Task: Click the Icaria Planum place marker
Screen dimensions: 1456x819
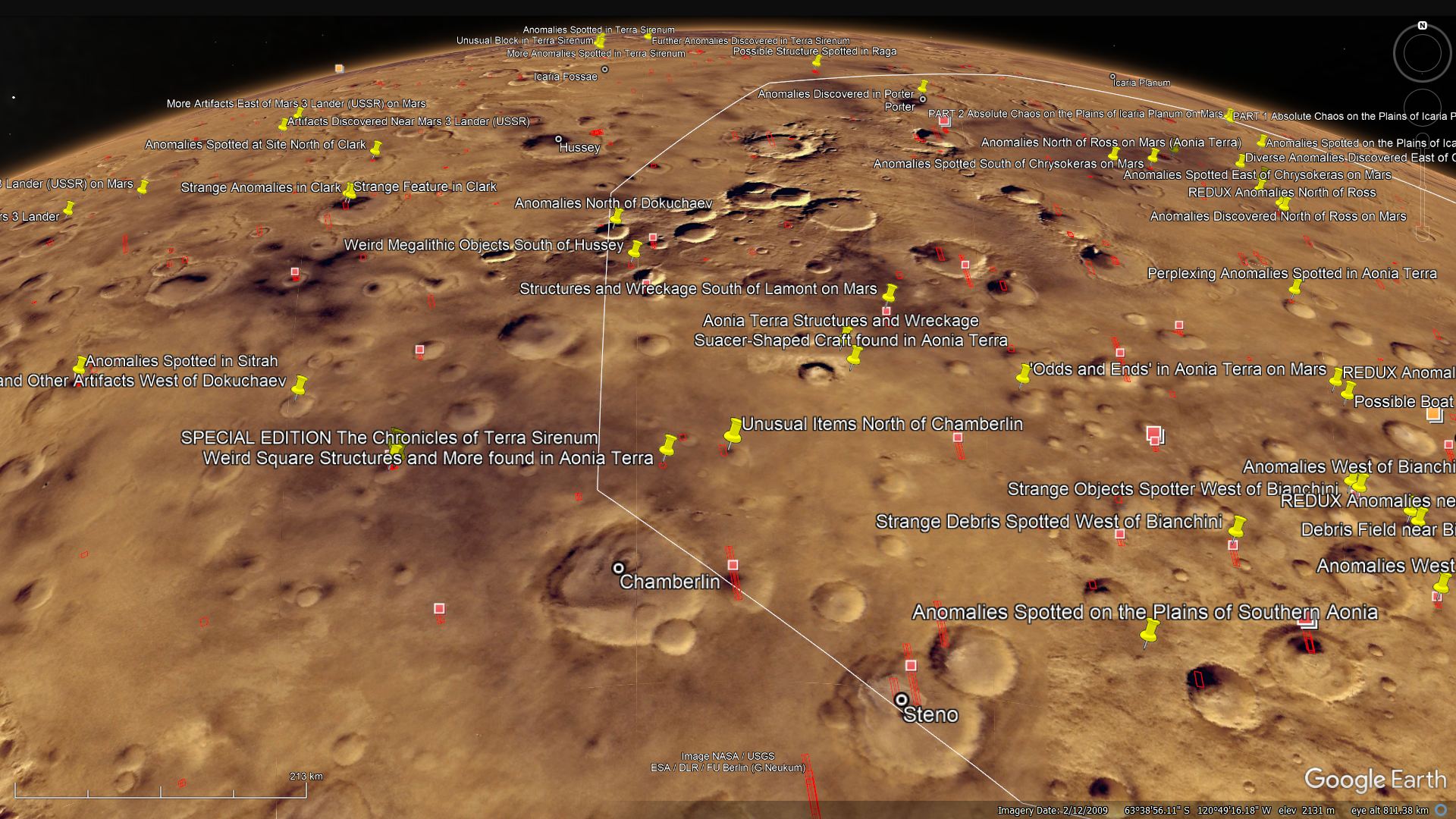Action: pyautogui.click(x=1112, y=77)
